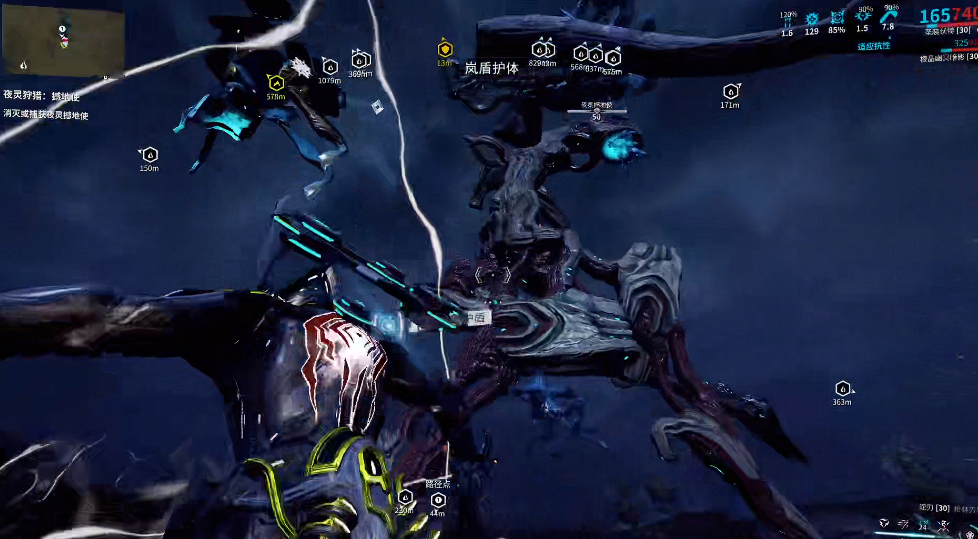This screenshot has height=539, width=978.
Task: Select the 120% buff icon showing 1.6
Action: click(x=787, y=19)
